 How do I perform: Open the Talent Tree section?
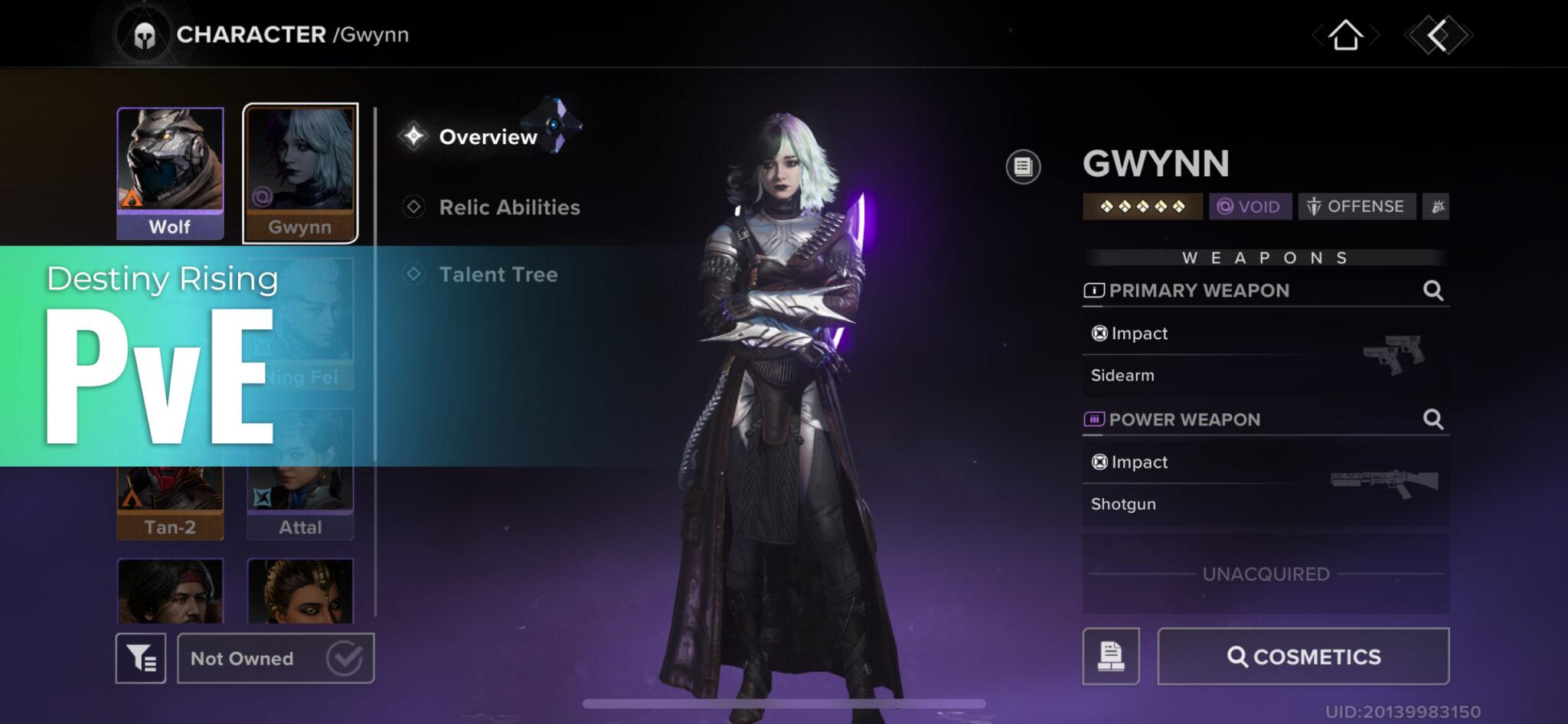pos(498,275)
